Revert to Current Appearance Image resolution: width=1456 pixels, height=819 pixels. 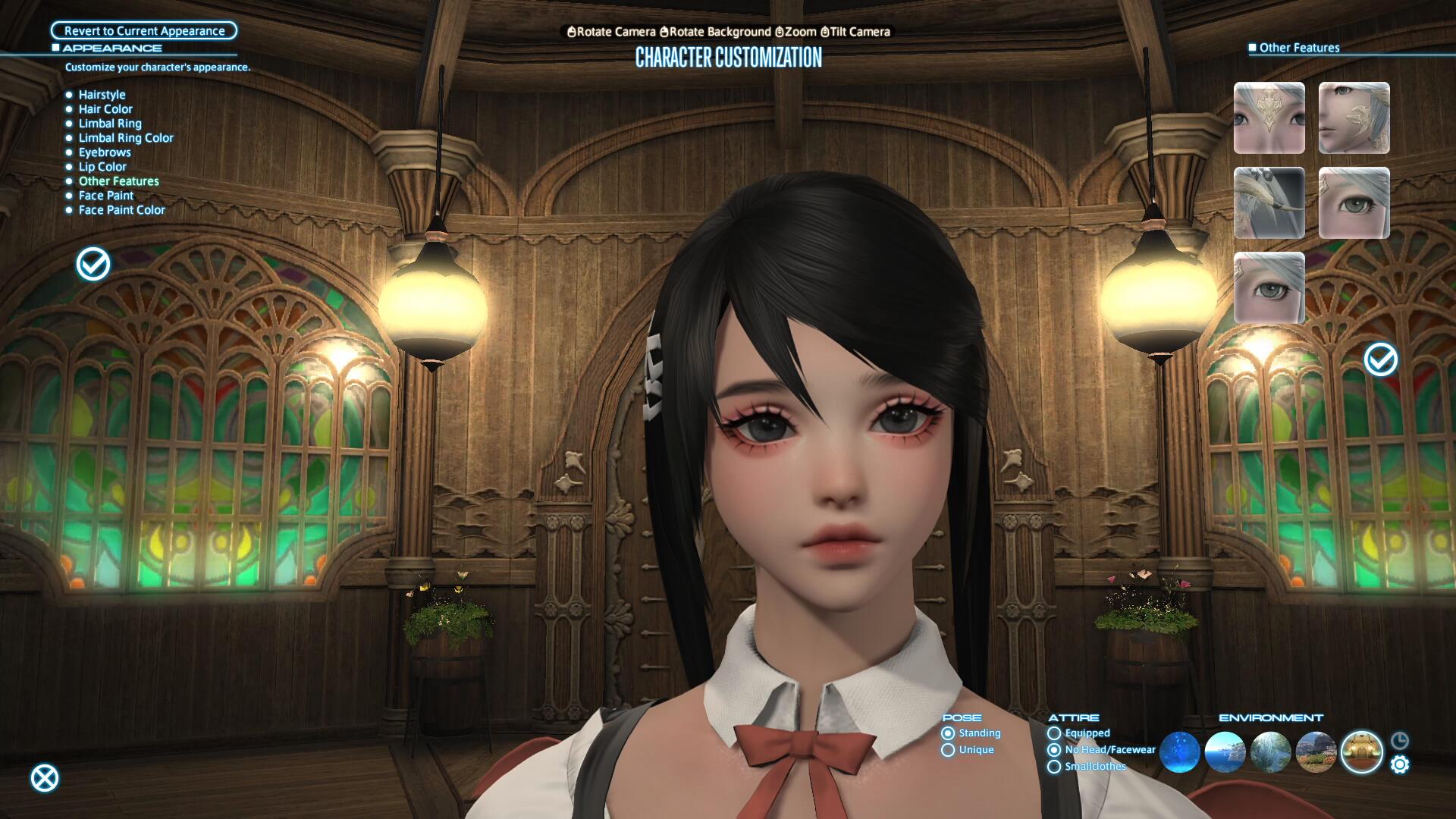click(x=144, y=31)
